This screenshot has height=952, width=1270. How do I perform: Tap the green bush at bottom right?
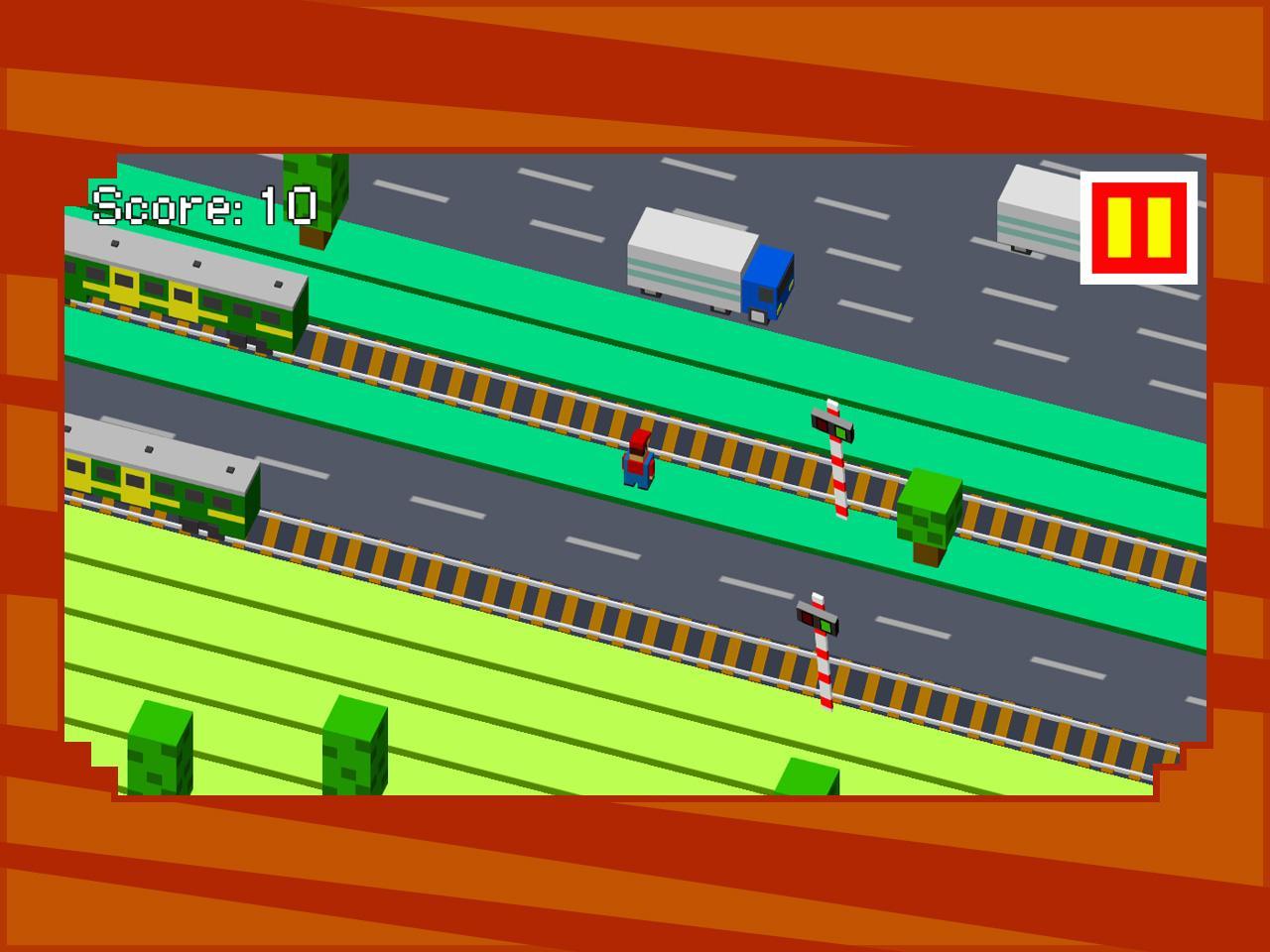tap(809, 778)
